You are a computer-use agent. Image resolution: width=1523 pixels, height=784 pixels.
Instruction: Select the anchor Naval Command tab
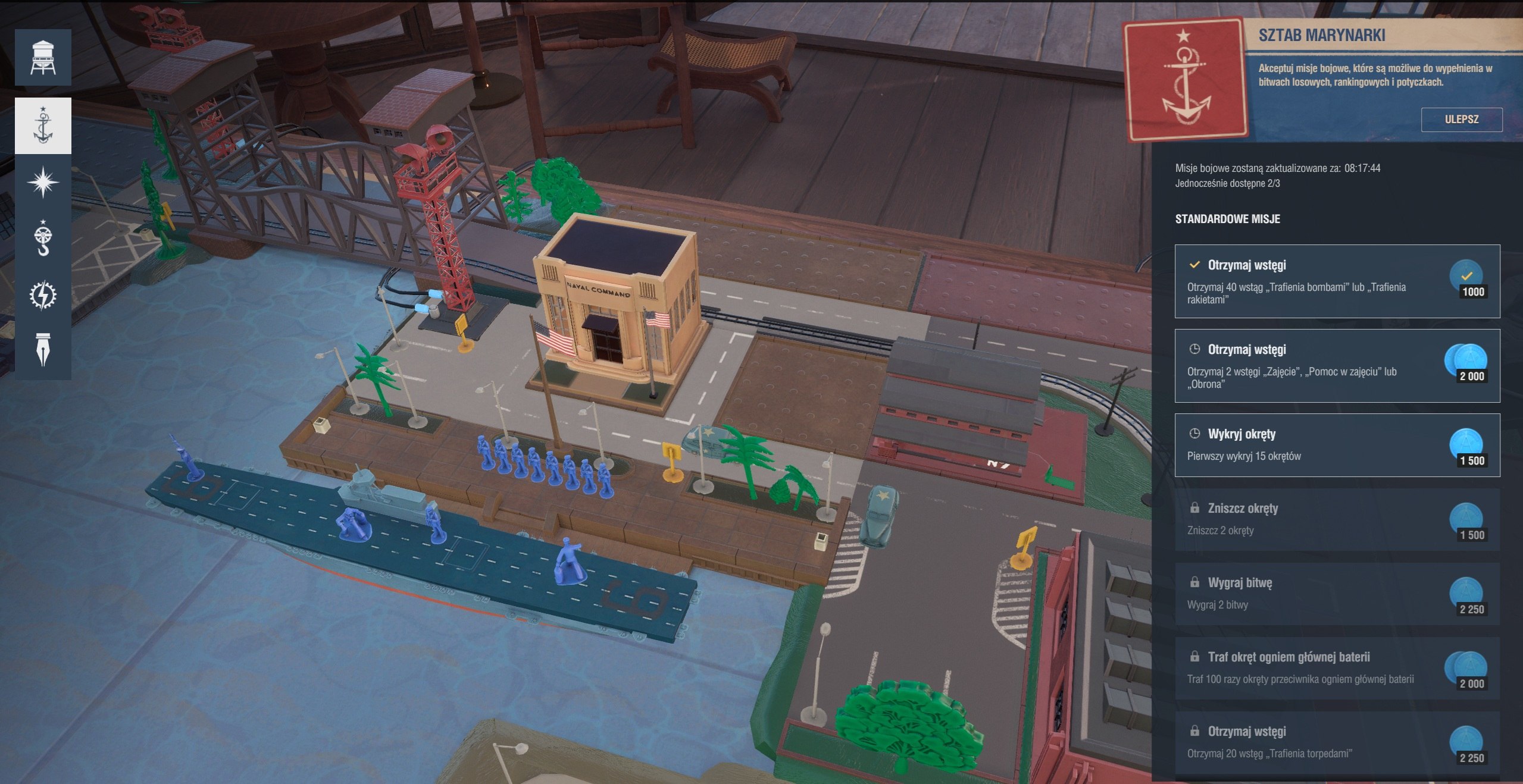click(x=43, y=126)
